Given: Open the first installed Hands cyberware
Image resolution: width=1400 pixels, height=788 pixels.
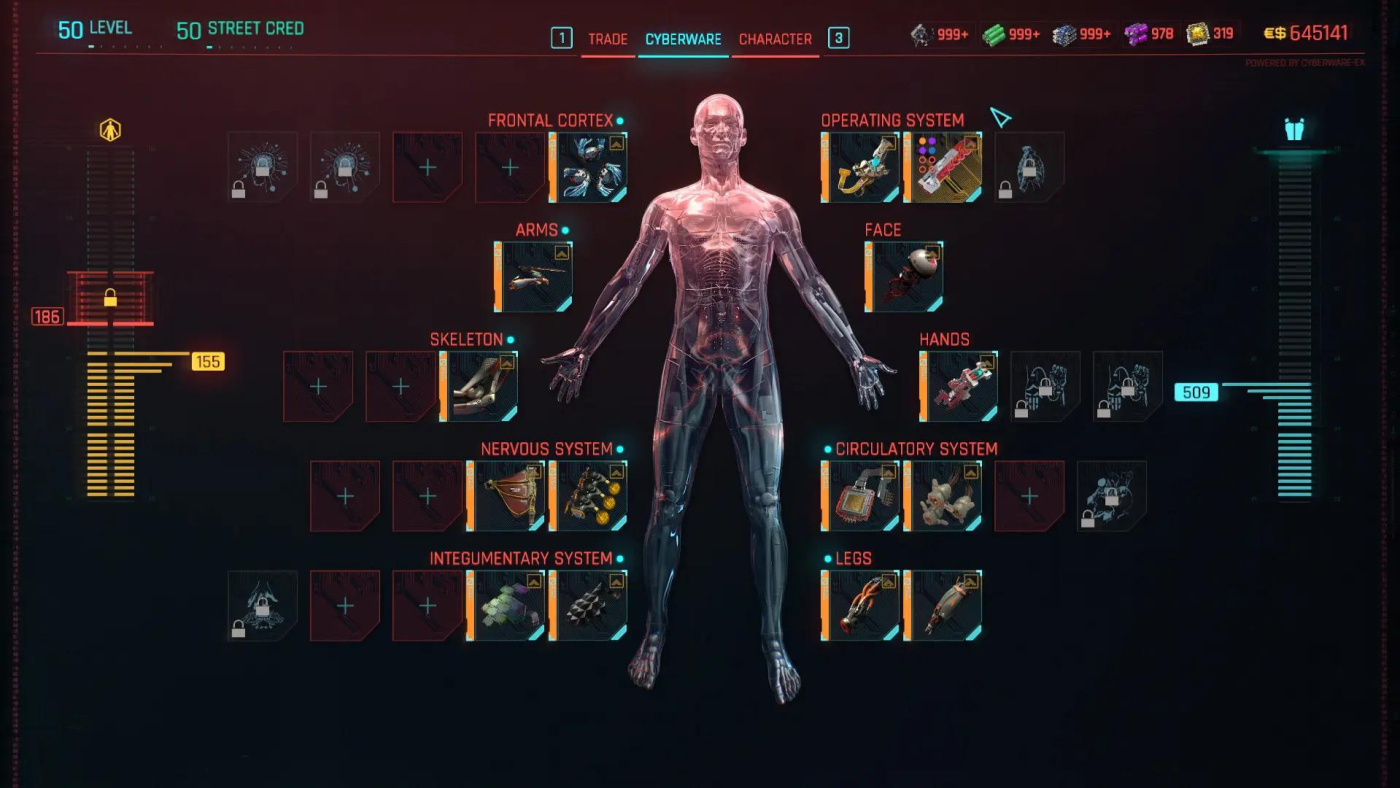Looking at the screenshot, I should point(958,386).
